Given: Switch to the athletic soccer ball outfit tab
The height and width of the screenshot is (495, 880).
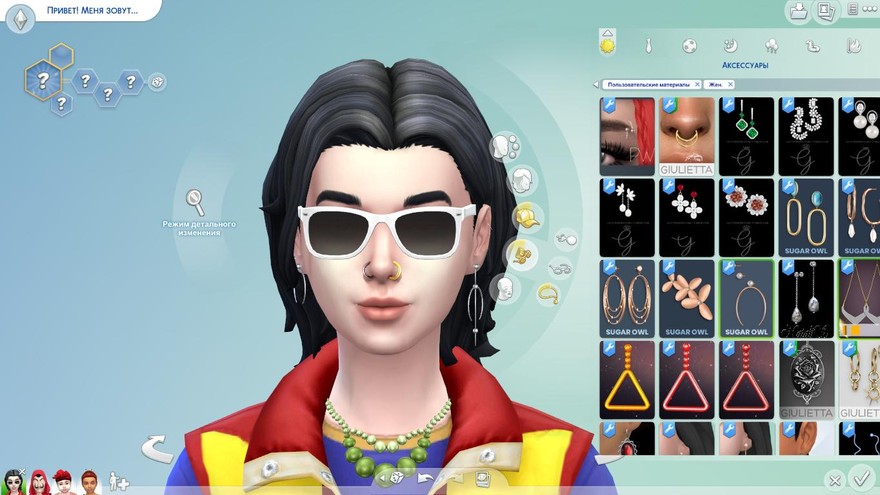Looking at the screenshot, I should tap(689, 45).
